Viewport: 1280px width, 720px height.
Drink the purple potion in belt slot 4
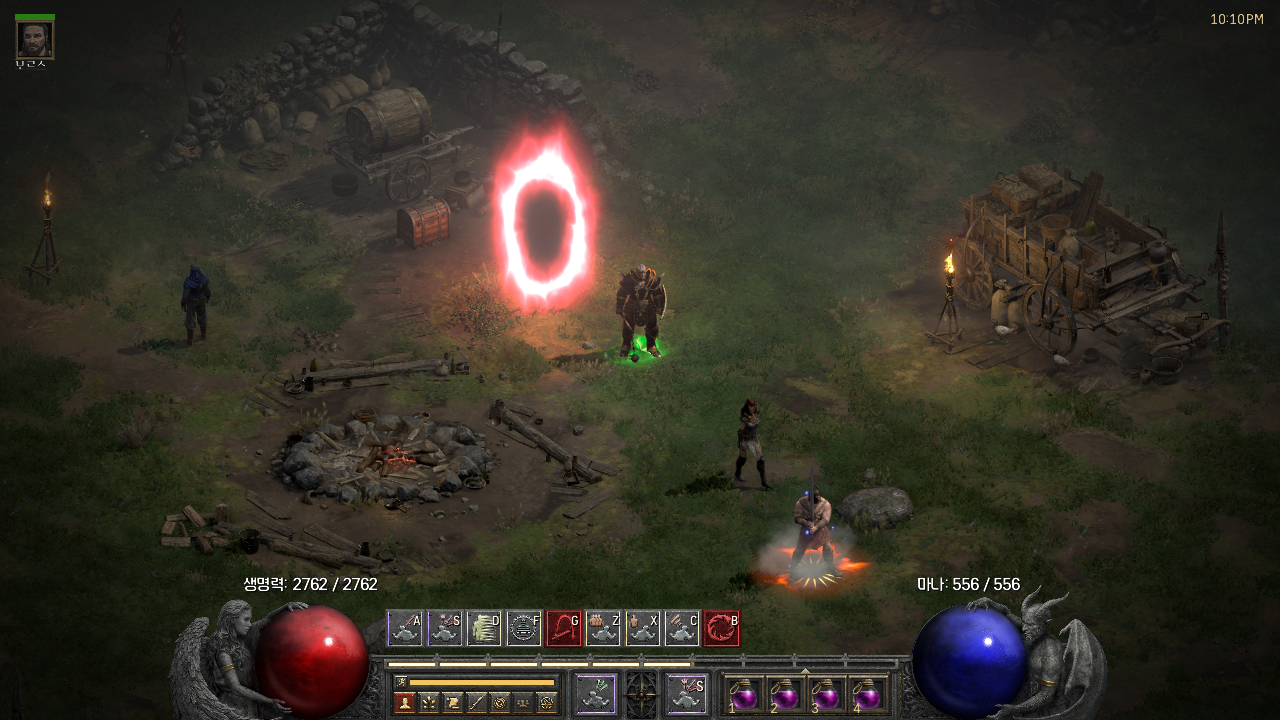(x=867, y=694)
